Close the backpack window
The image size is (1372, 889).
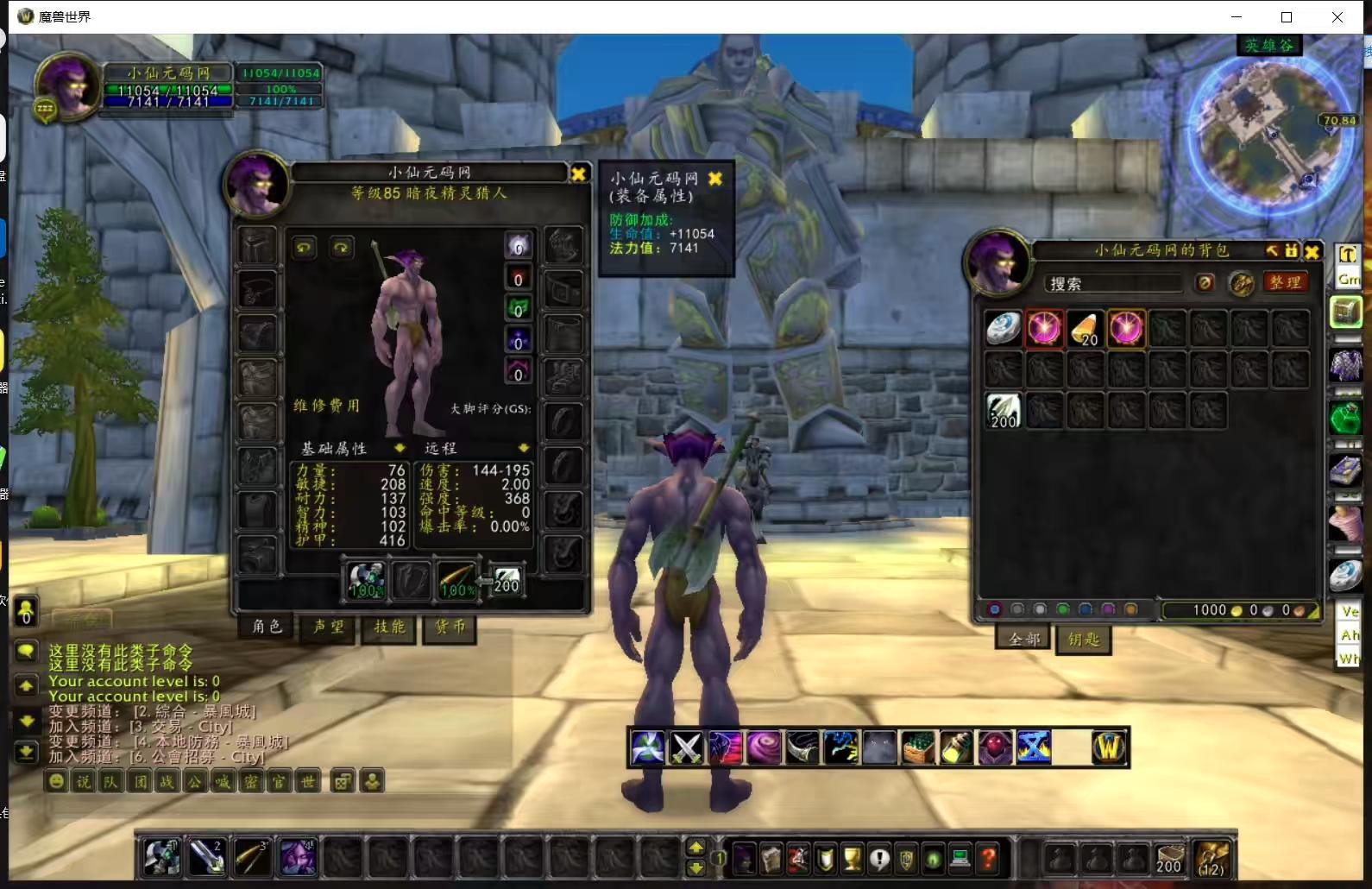point(1312,251)
